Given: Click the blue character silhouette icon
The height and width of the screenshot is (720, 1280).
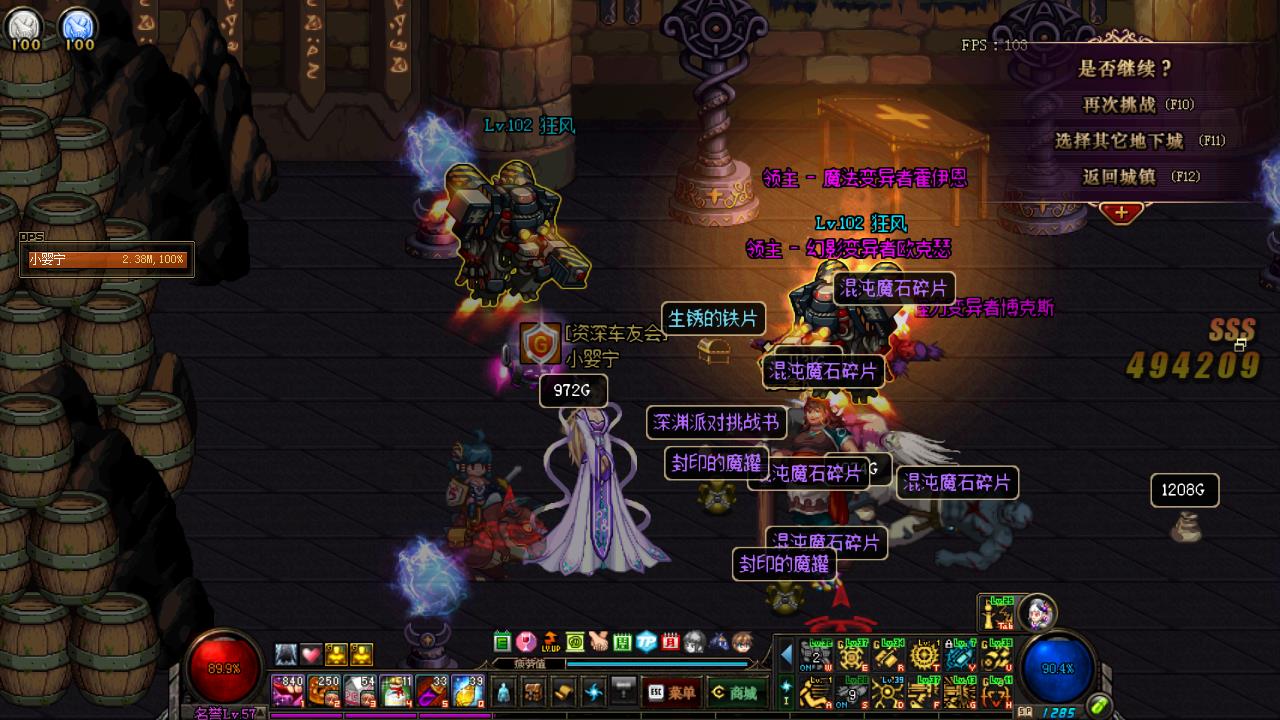Looking at the screenshot, I should click(x=504, y=691).
